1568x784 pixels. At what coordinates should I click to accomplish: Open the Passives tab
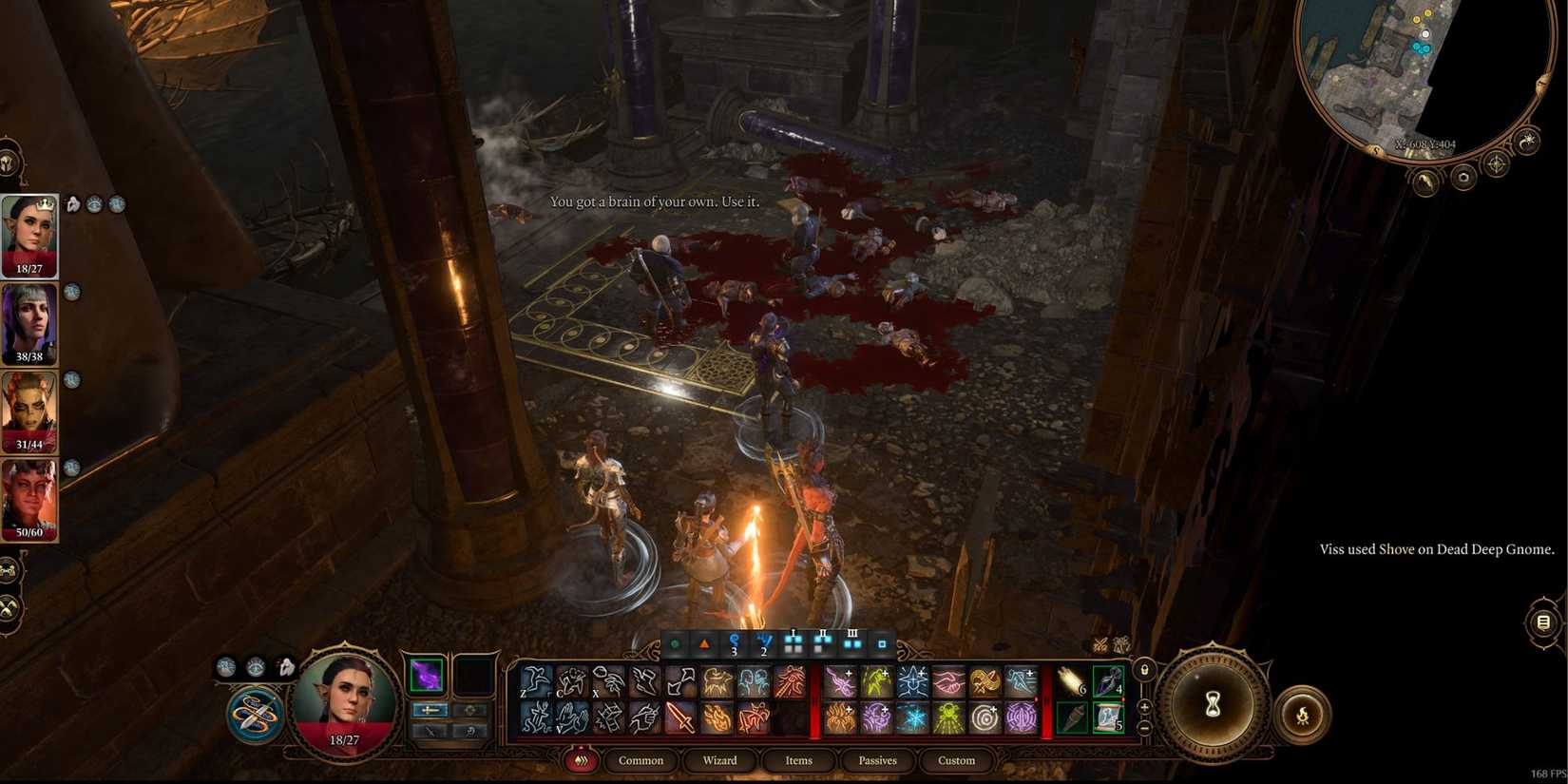(x=876, y=760)
